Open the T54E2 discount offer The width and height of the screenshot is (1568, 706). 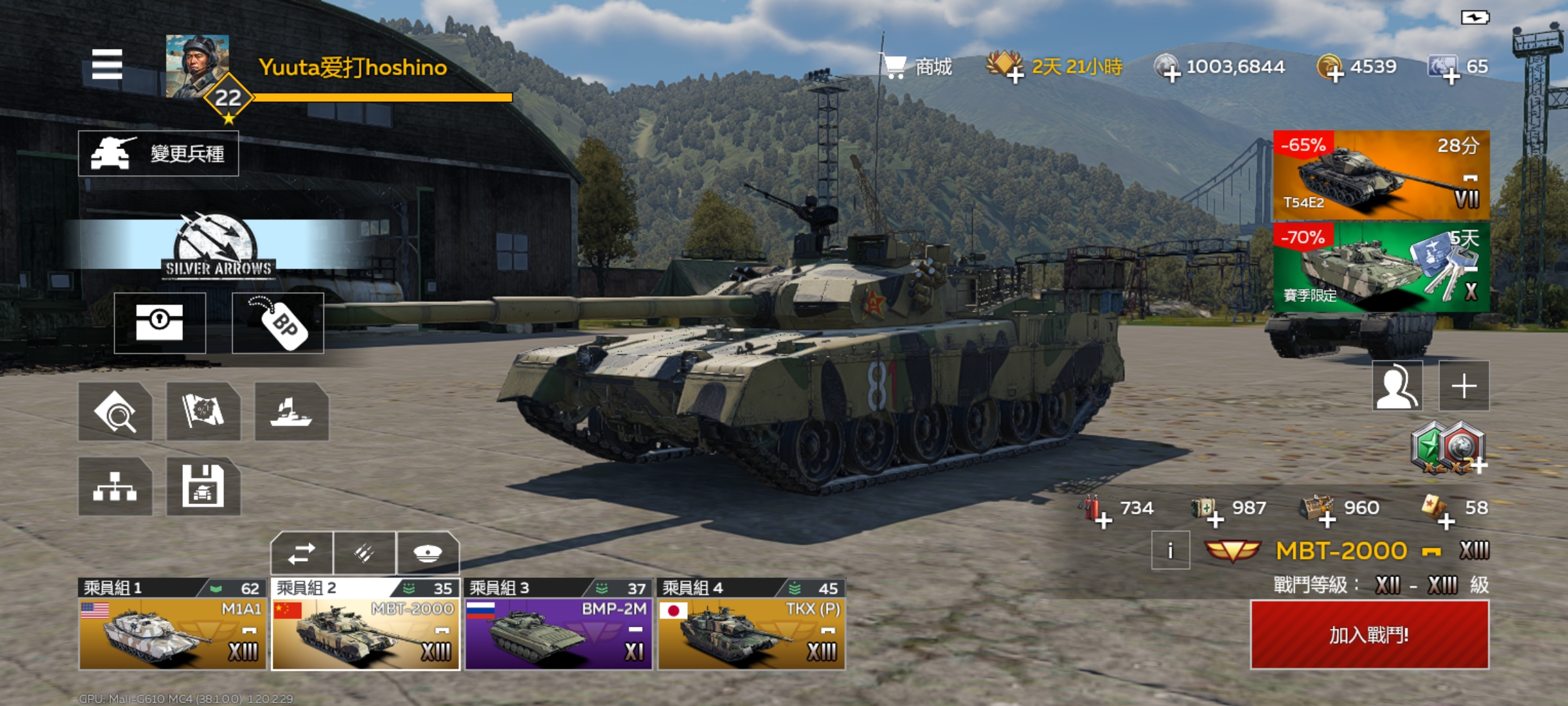pos(1381,175)
